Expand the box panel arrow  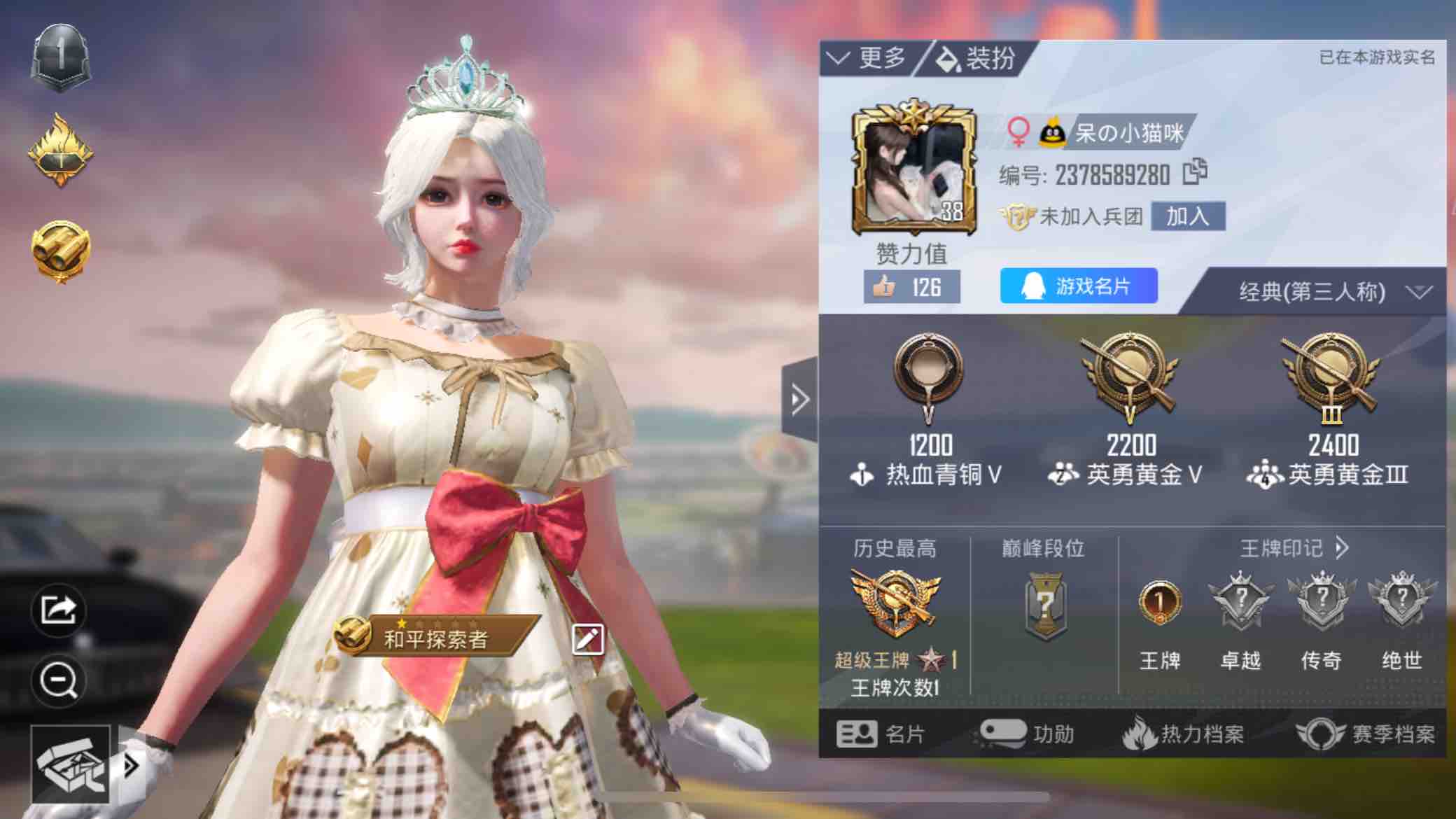130,766
